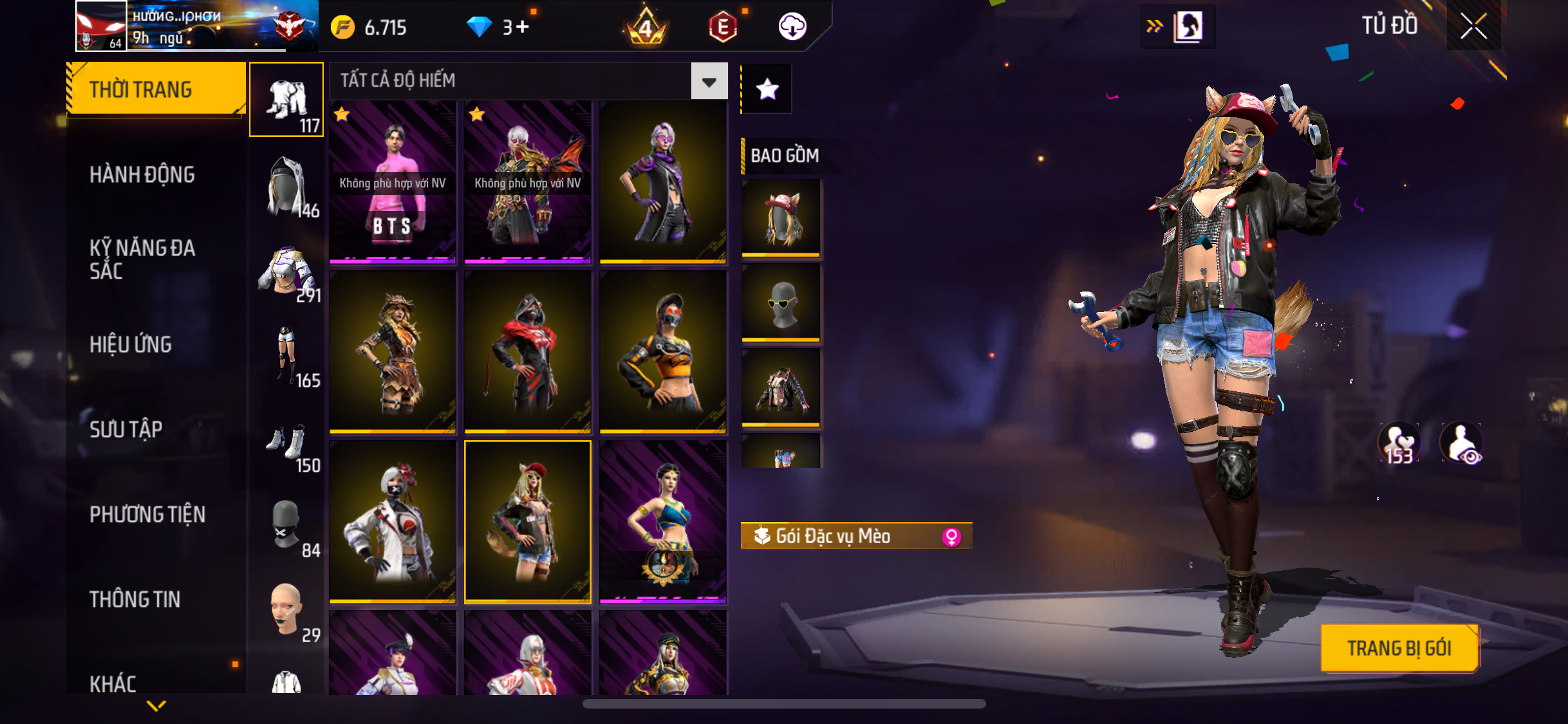Open the Thông Tin section
This screenshot has height=724, width=1568.
[135, 599]
